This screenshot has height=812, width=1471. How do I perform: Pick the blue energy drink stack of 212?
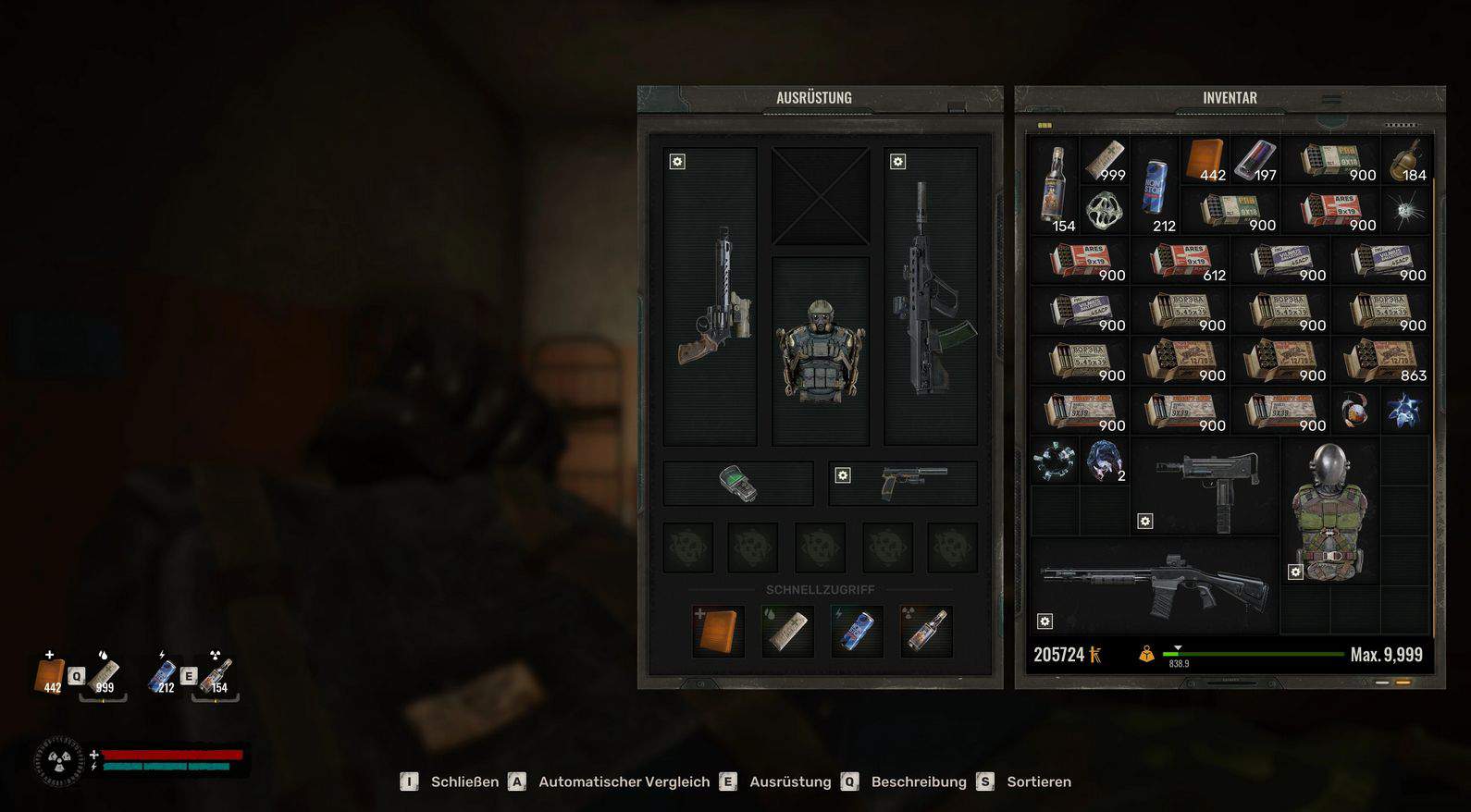tap(1156, 185)
